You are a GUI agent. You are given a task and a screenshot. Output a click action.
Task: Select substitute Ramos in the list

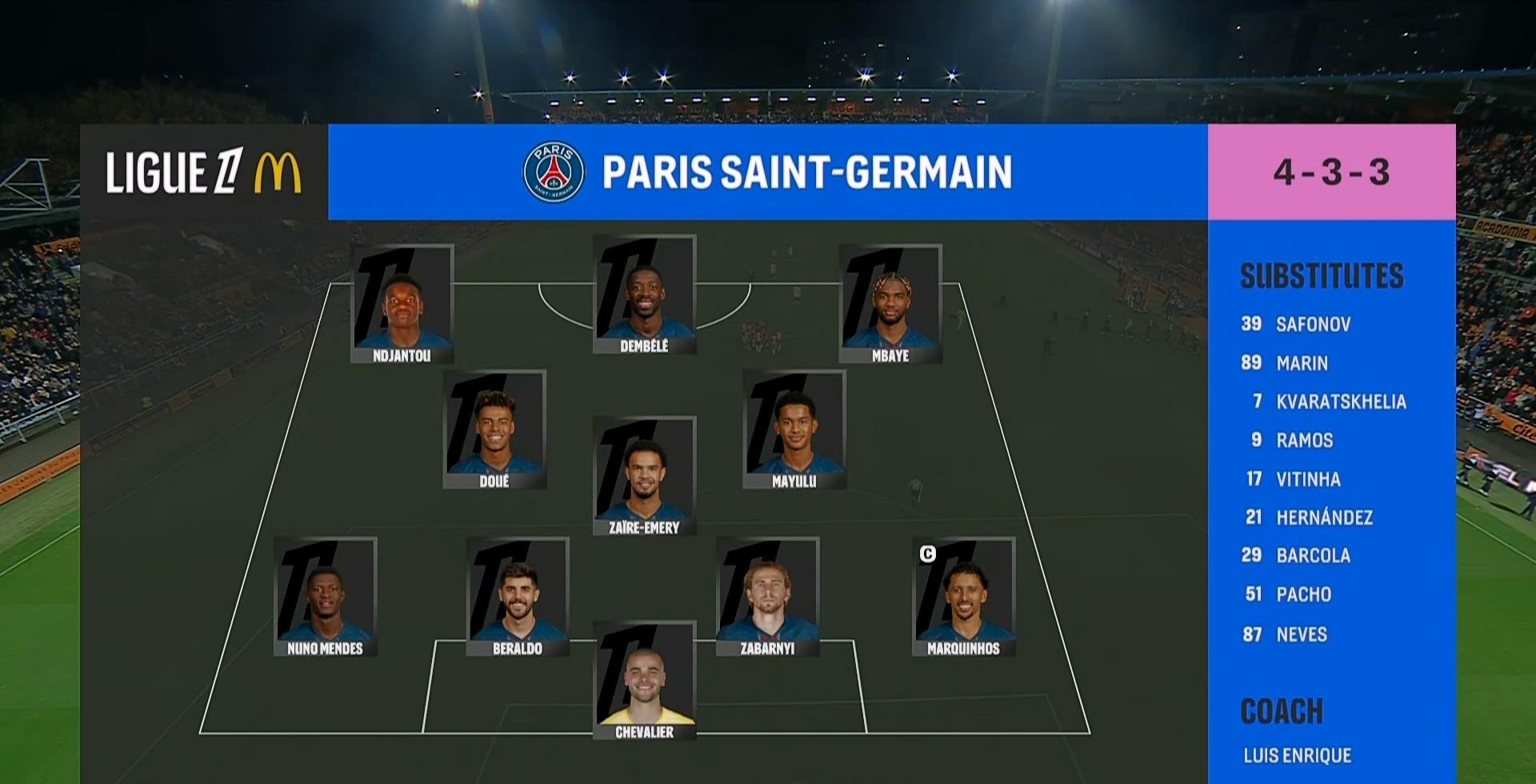click(x=1304, y=440)
